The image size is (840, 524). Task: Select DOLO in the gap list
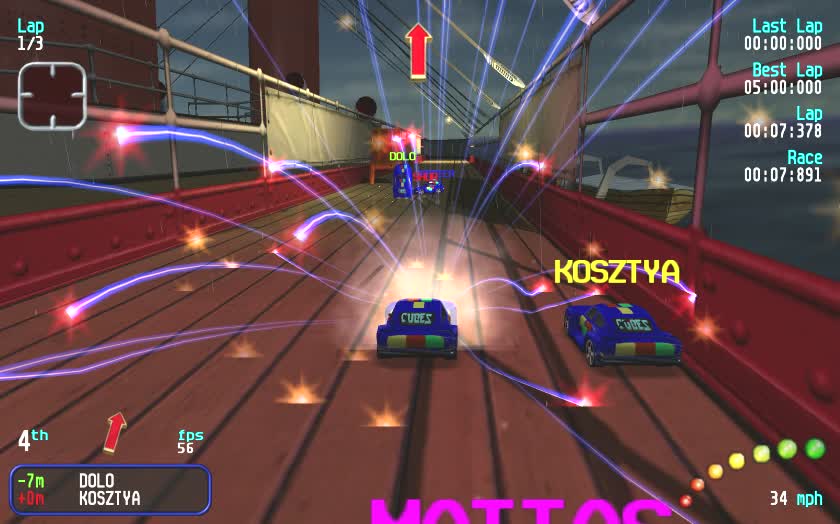click(x=96, y=481)
